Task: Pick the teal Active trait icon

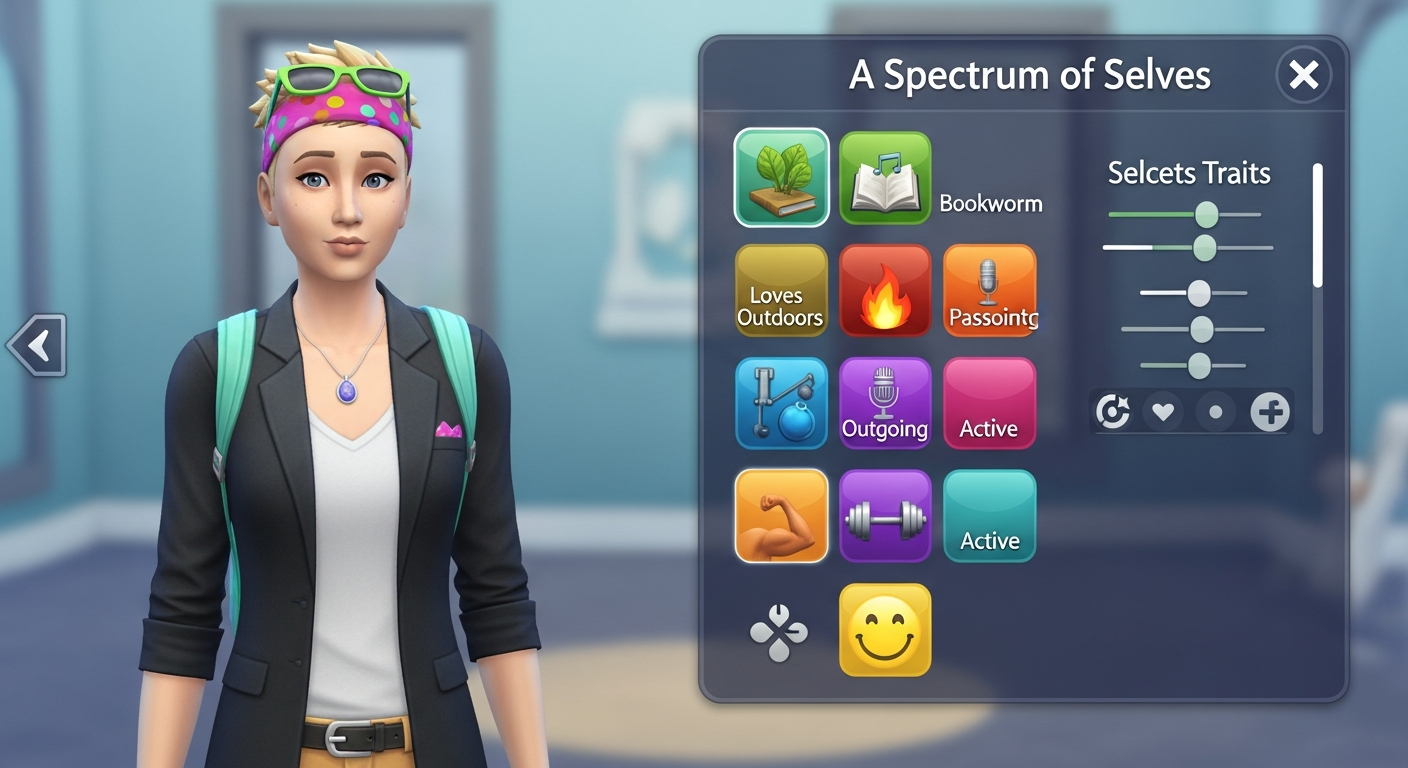Action: tap(989, 515)
